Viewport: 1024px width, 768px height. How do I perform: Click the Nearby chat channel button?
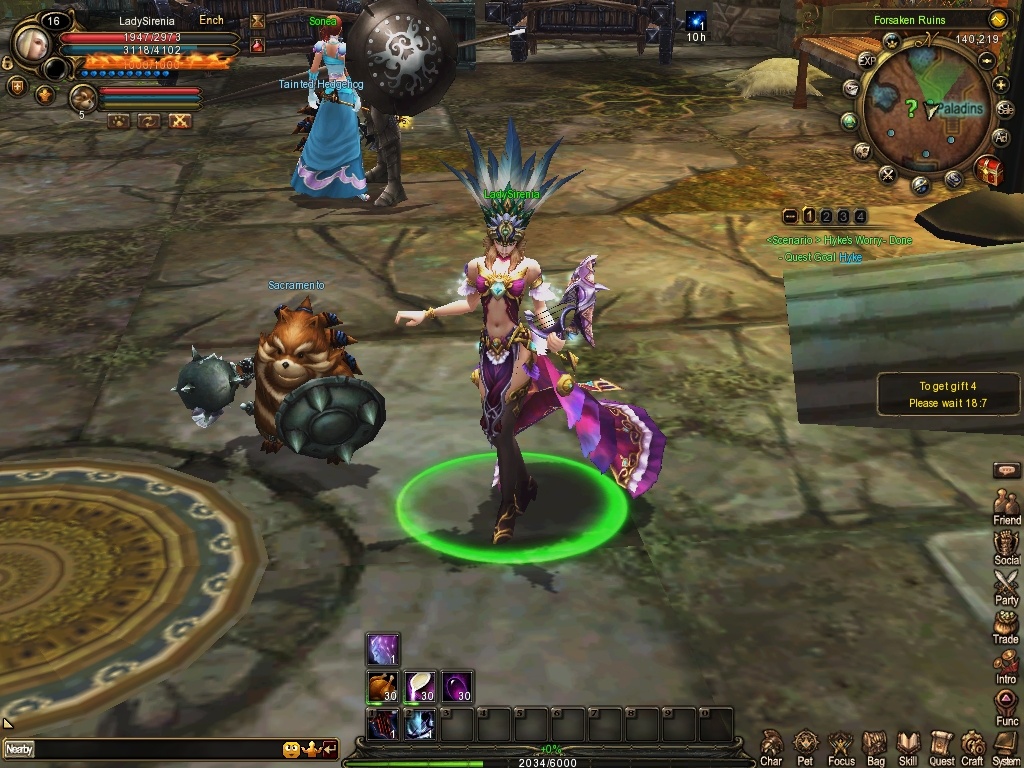click(19, 749)
